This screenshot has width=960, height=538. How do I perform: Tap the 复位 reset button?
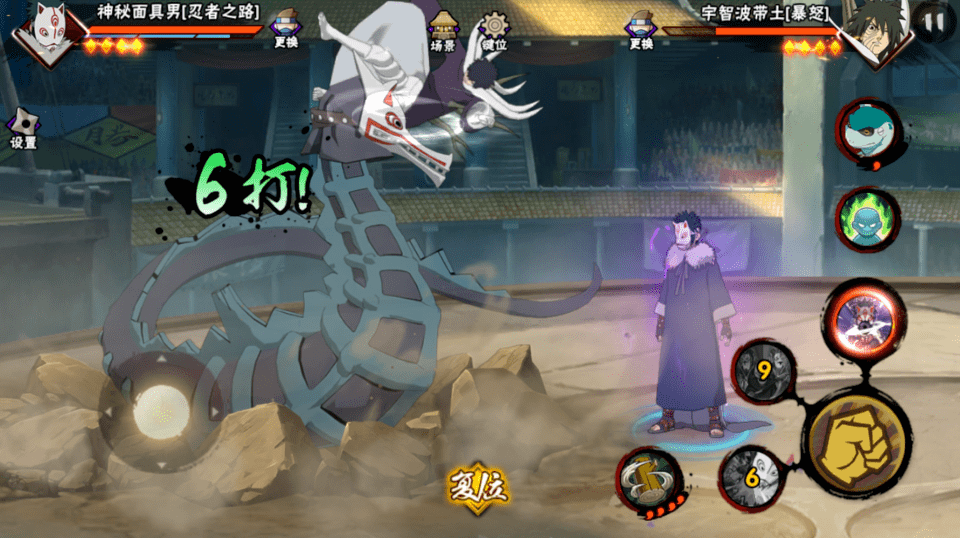tap(477, 488)
